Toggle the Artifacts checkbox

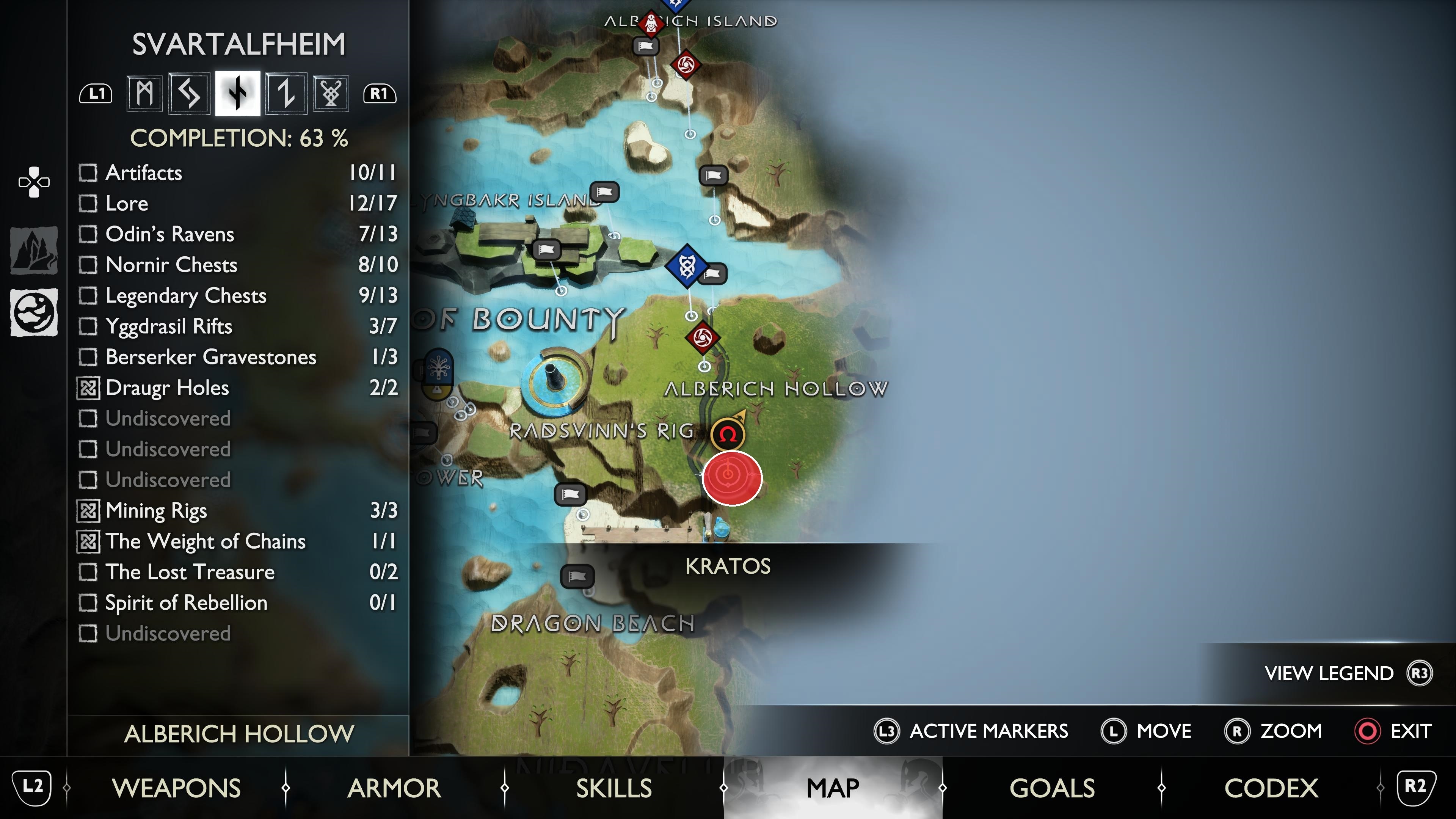[88, 173]
